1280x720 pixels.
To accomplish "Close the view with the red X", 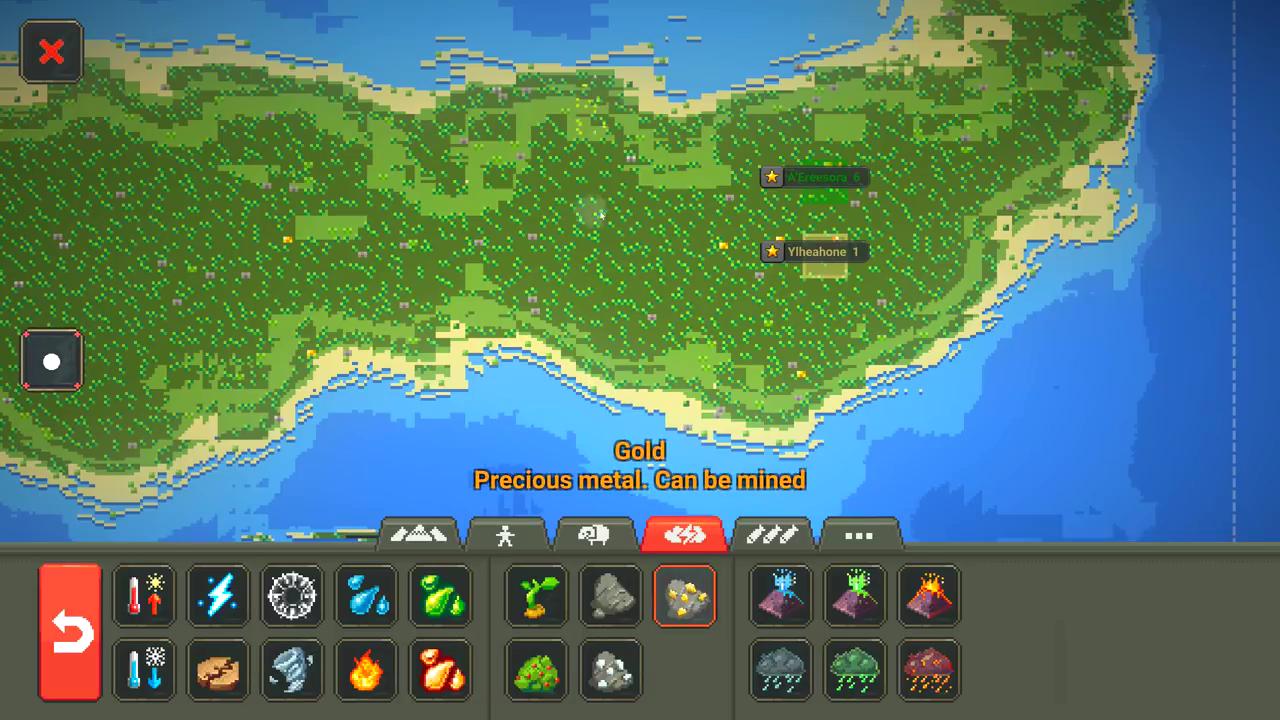I will pos(51,52).
